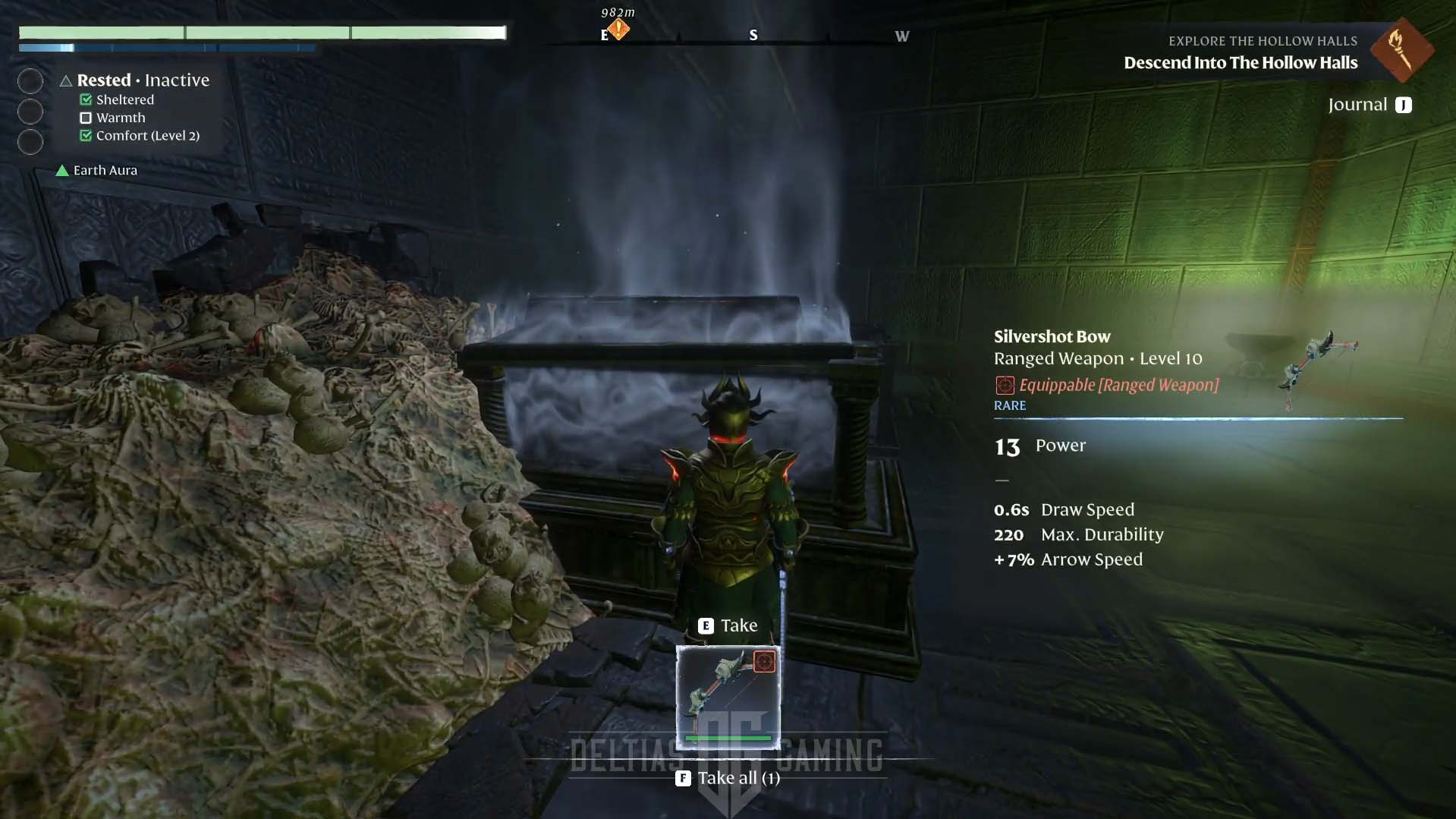Click the quest marker on the compass
Screen dimensions: 1456x819
coord(618,30)
